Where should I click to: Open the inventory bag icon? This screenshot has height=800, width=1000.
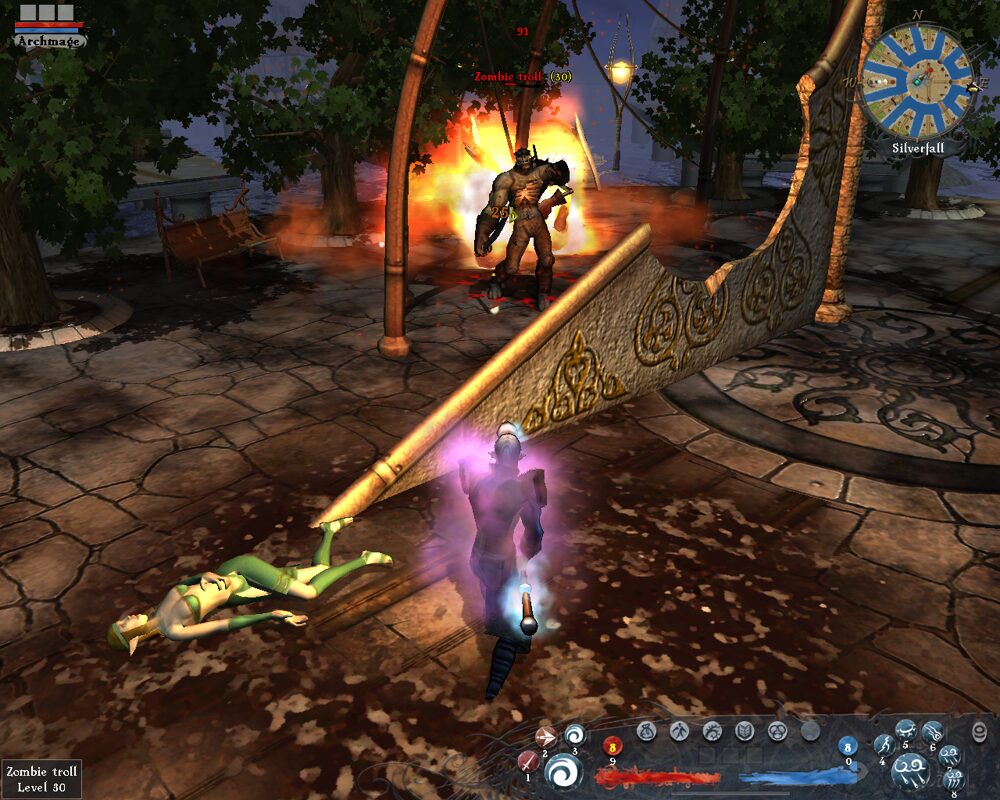646,732
